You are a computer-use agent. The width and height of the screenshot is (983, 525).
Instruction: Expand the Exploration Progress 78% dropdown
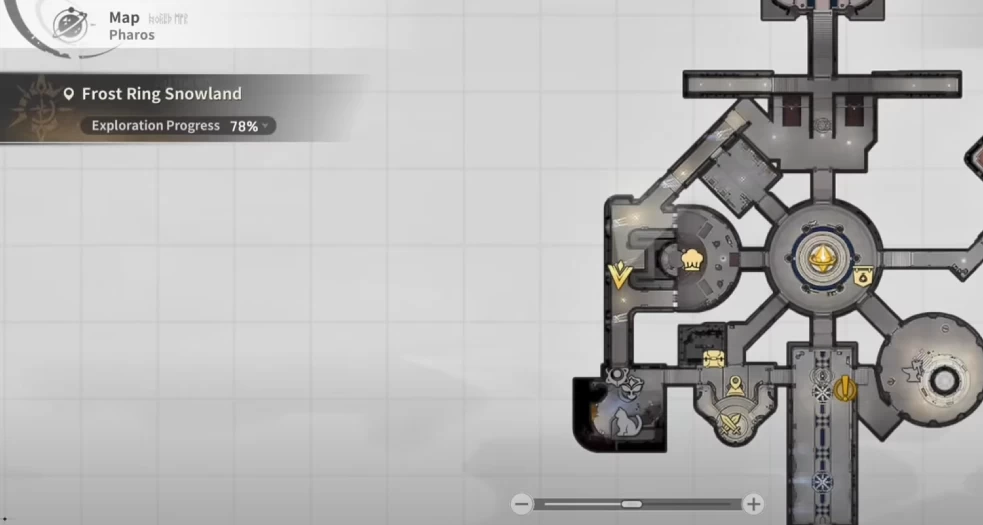coord(266,126)
